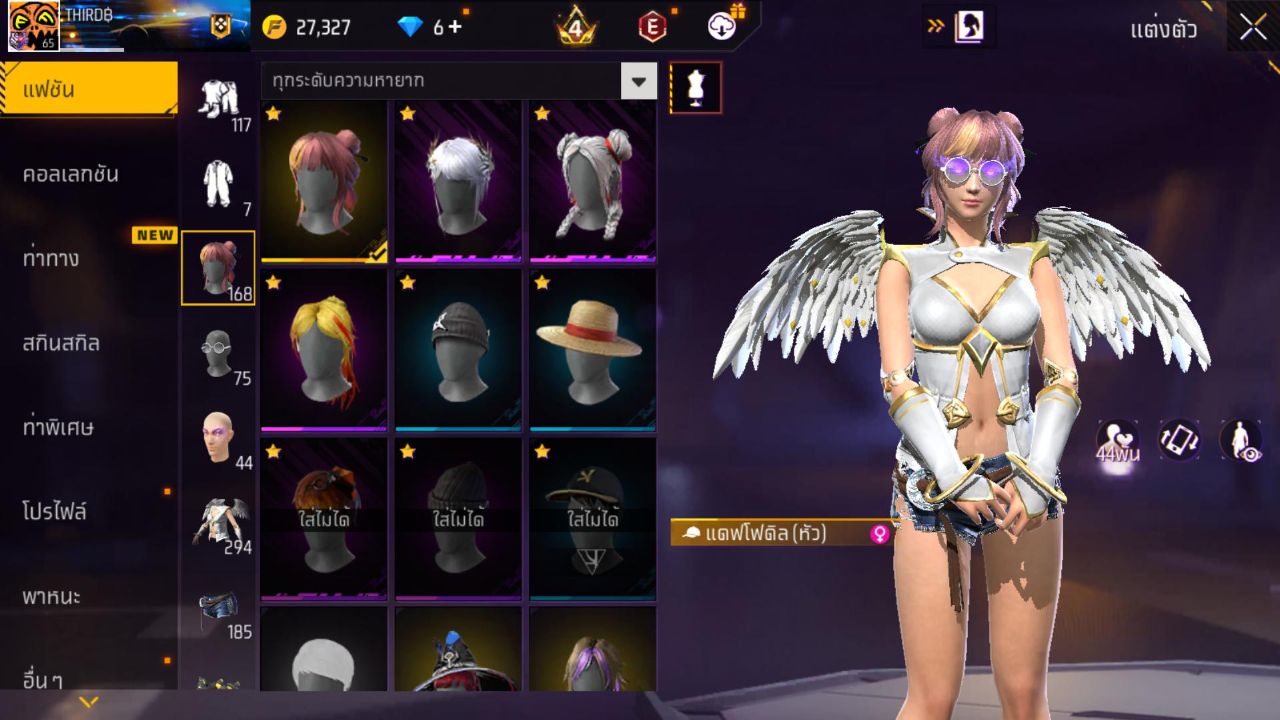Show the face paint category with 44 items
Viewport: 1280px width, 720px height.
218,438
